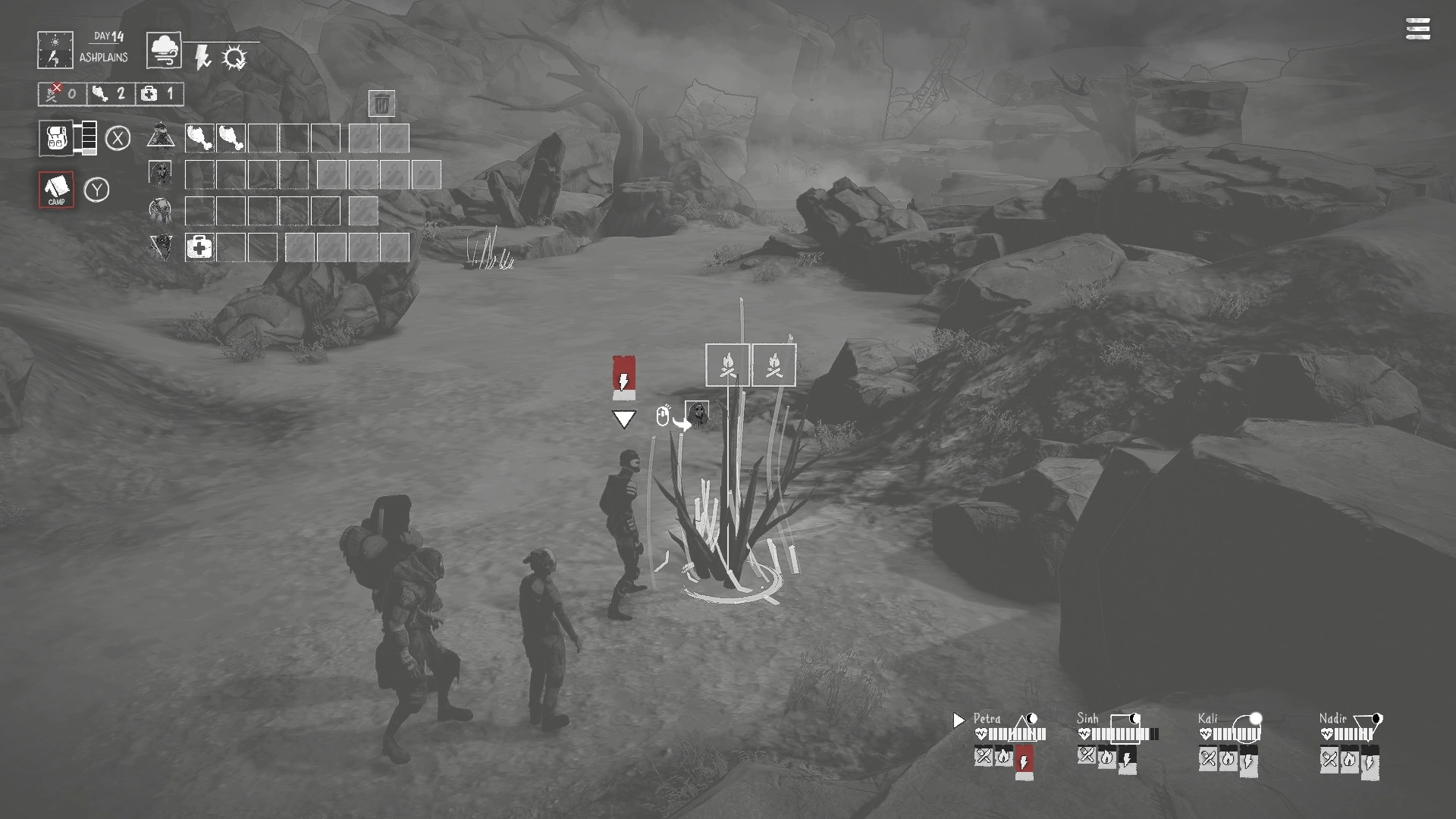Select Nadir in the party list
The image size is (1456, 819).
pos(1332,718)
